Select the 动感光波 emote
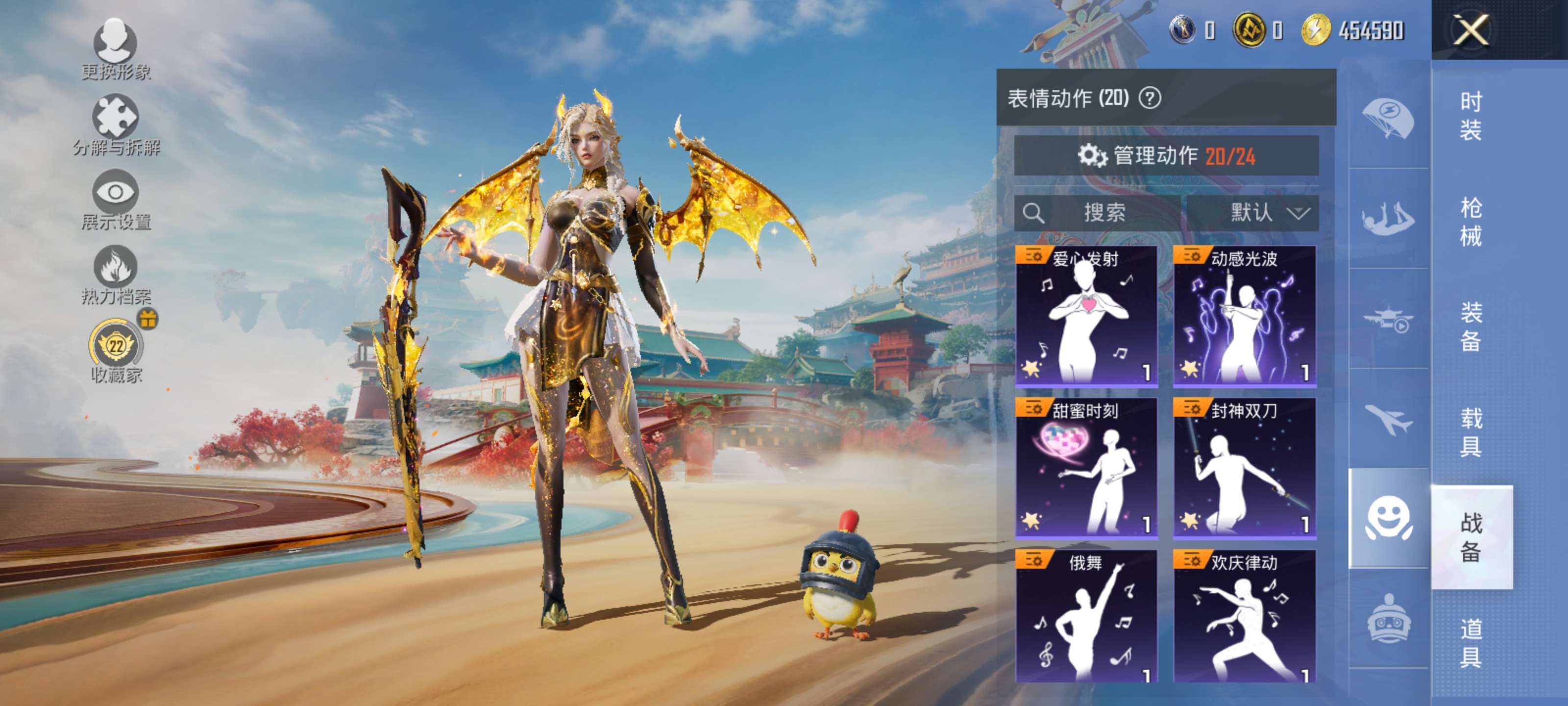1568x706 pixels. tap(1244, 316)
